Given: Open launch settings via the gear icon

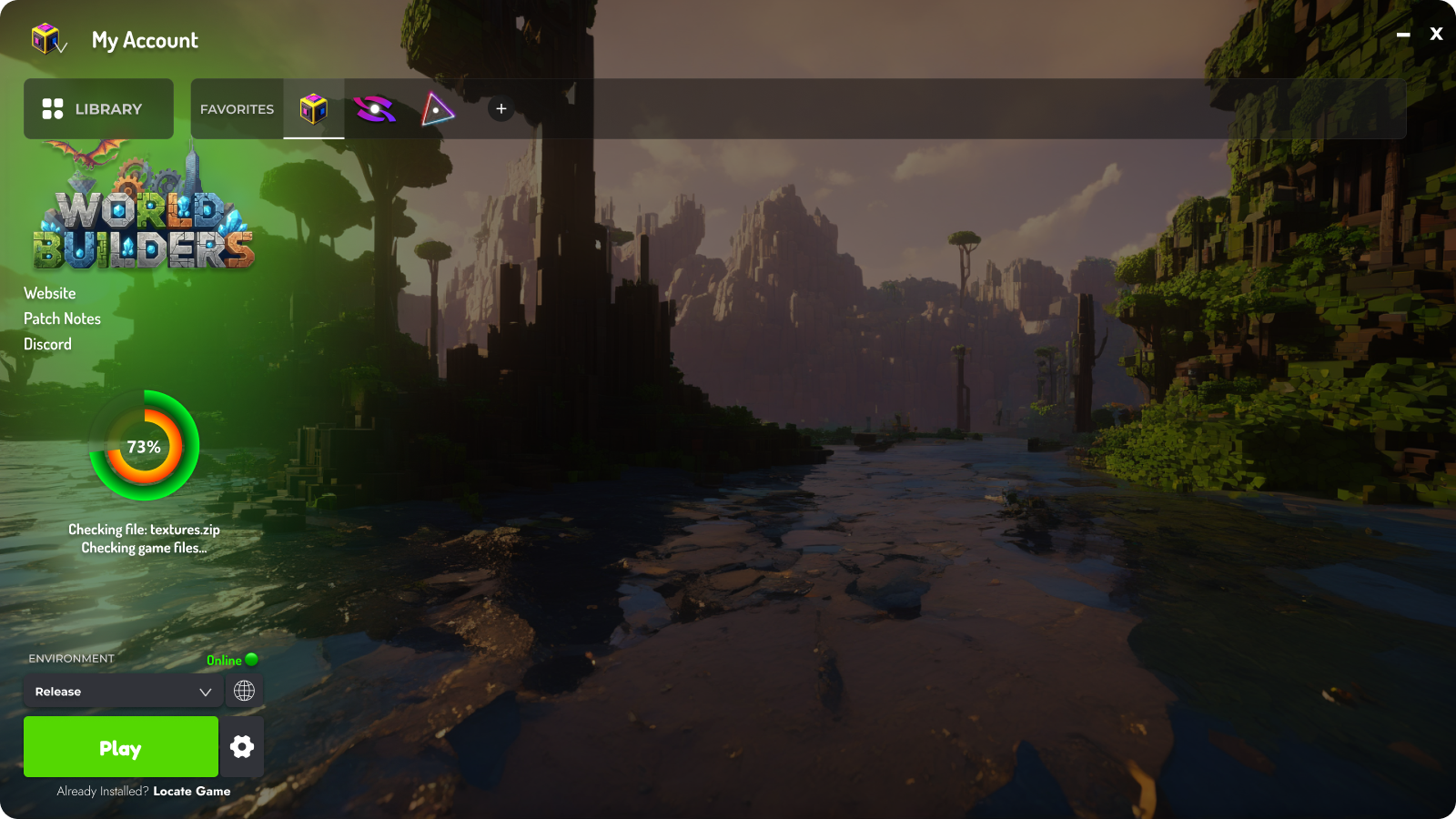Looking at the screenshot, I should click(241, 746).
